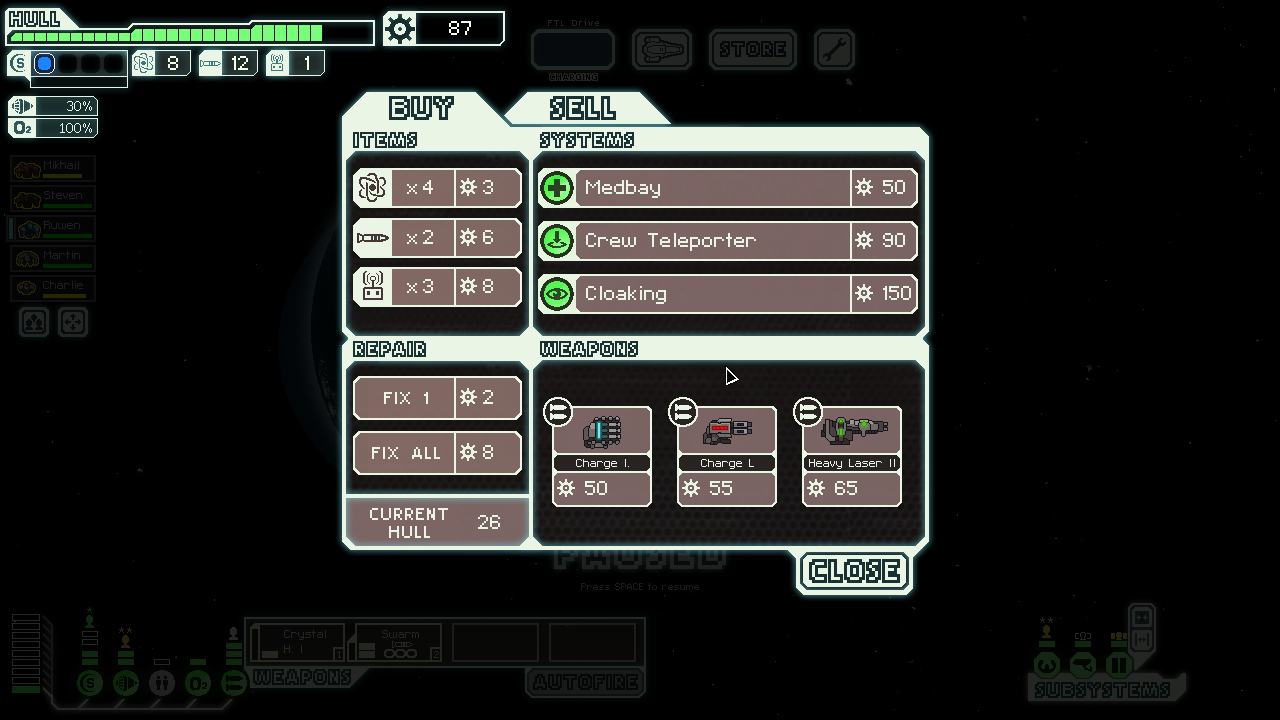Purchase the Medbay system
Screen dimensions: 1280x720
coord(727,188)
